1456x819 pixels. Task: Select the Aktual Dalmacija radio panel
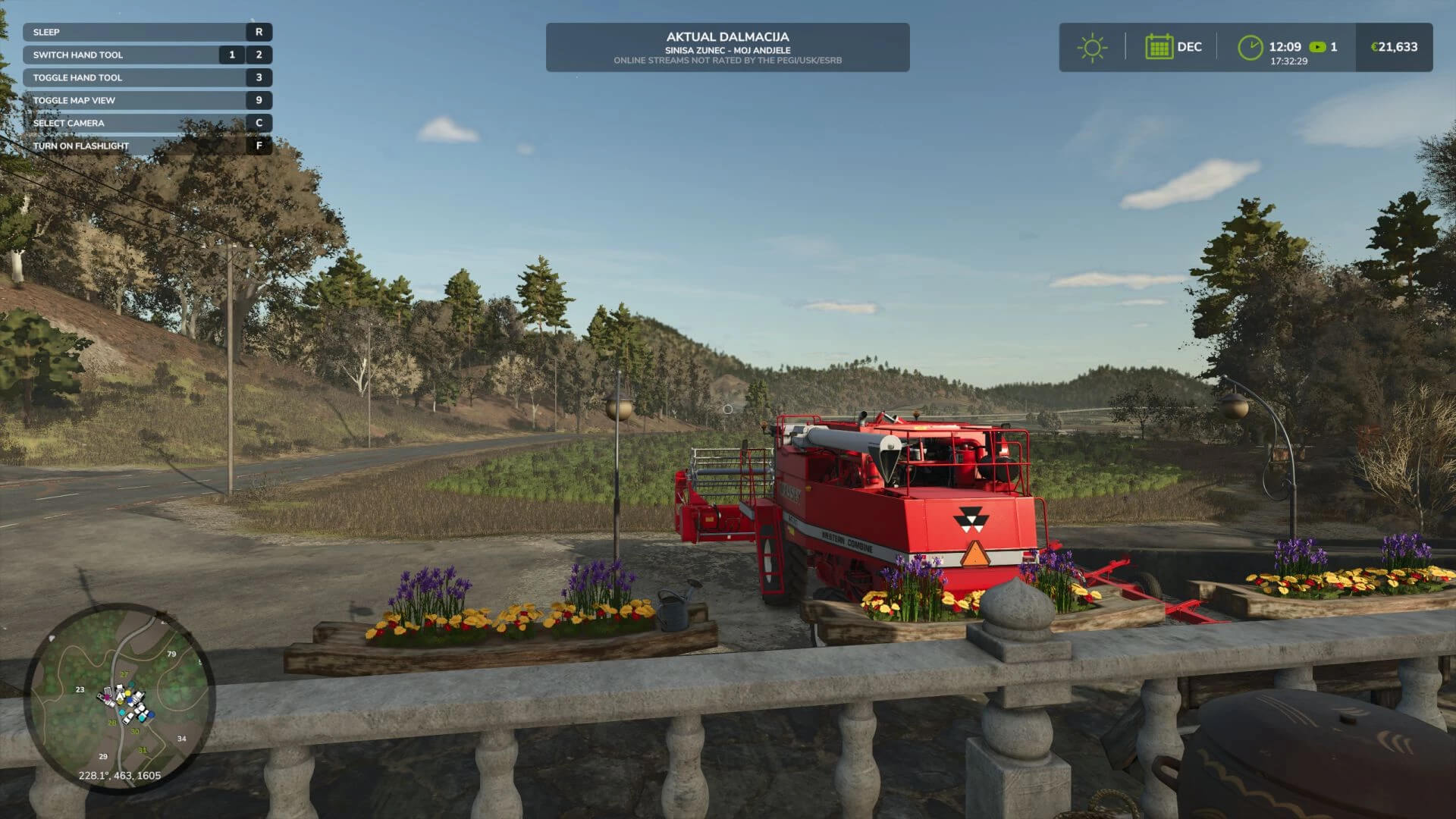(727, 47)
